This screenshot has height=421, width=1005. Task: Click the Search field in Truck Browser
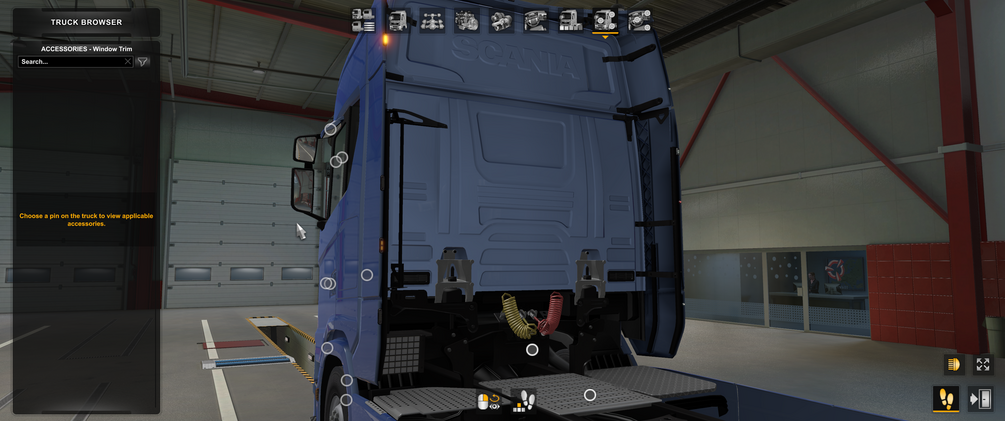pos(70,62)
